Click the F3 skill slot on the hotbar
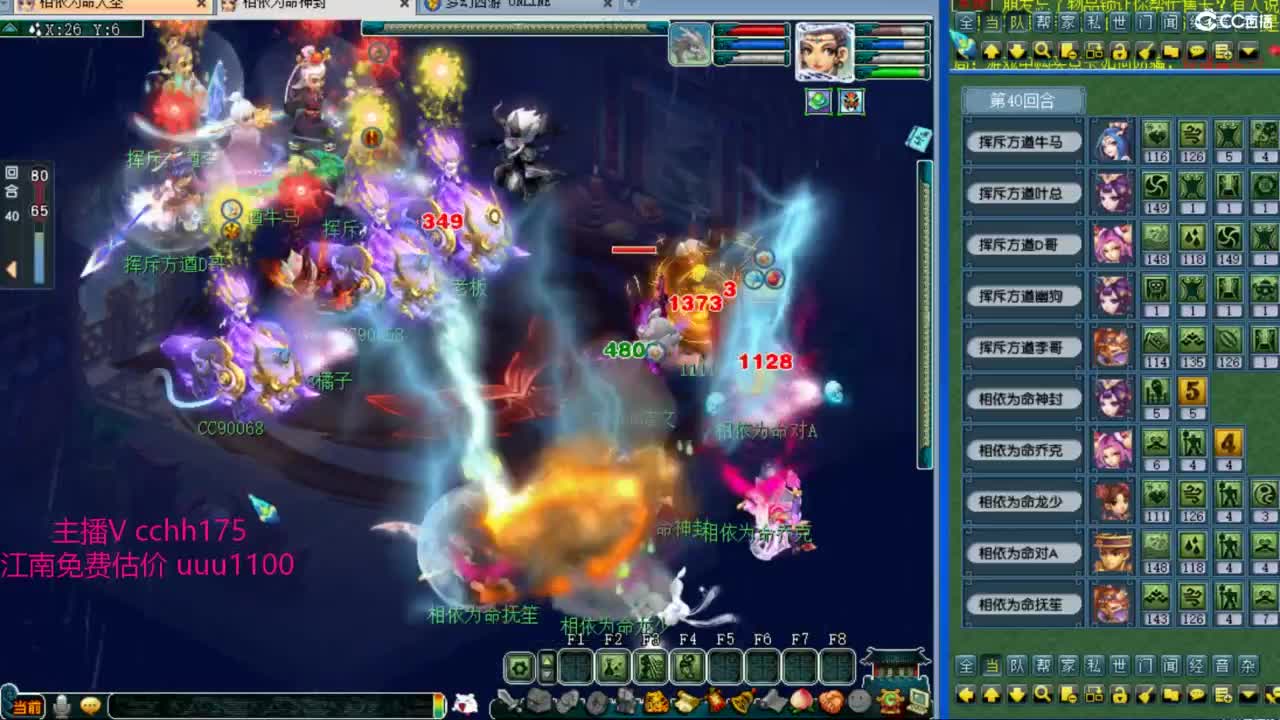Image resolution: width=1280 pixels, height=720 pixels. pos(649,667)
